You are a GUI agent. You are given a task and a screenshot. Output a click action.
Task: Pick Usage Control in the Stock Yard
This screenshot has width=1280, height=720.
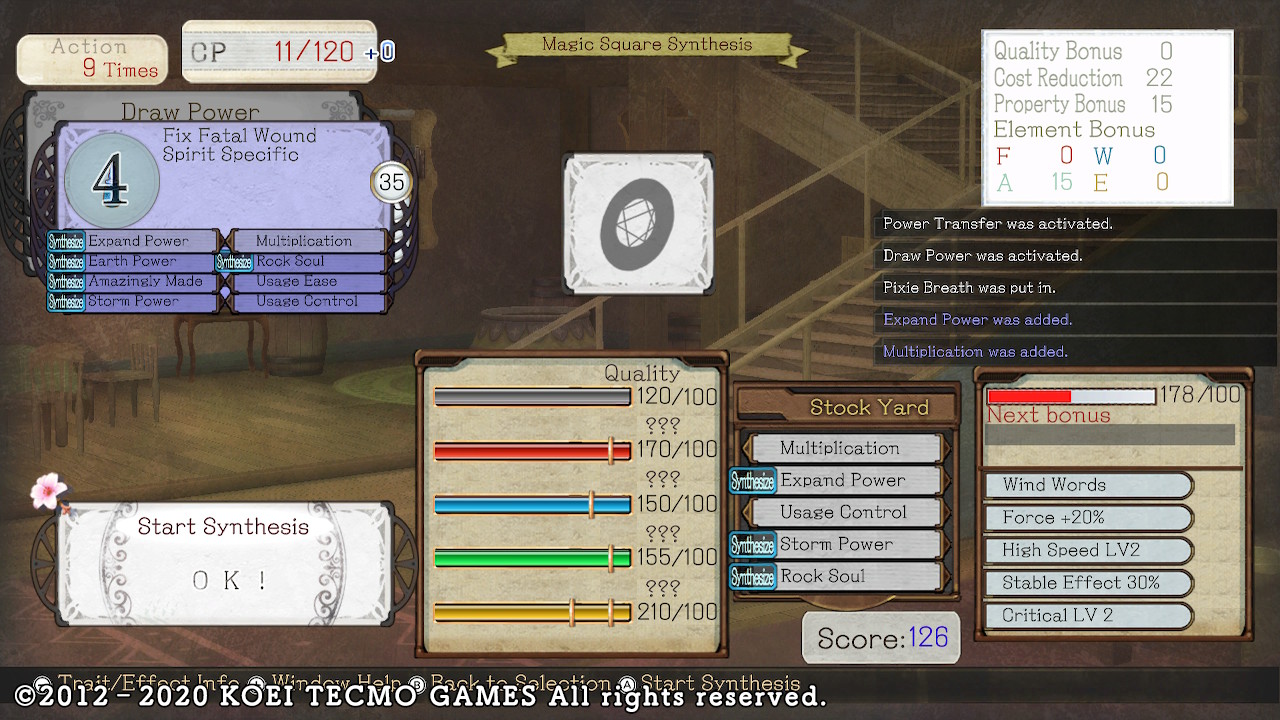845,512
